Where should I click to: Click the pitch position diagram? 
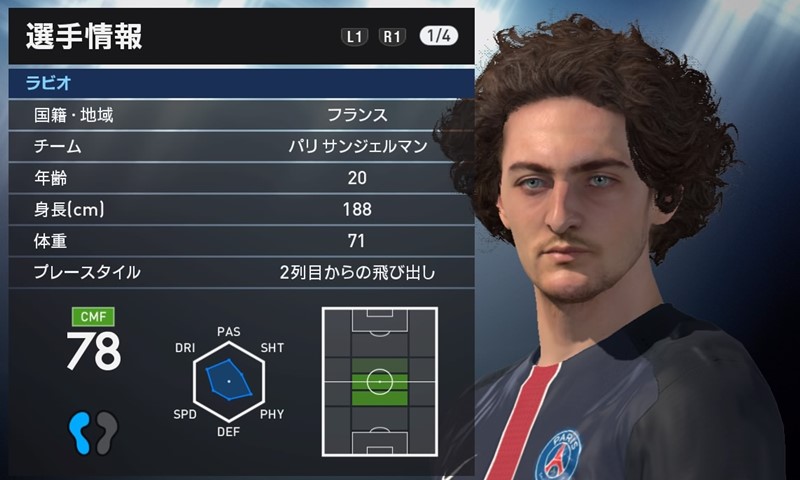pos(380,381)
